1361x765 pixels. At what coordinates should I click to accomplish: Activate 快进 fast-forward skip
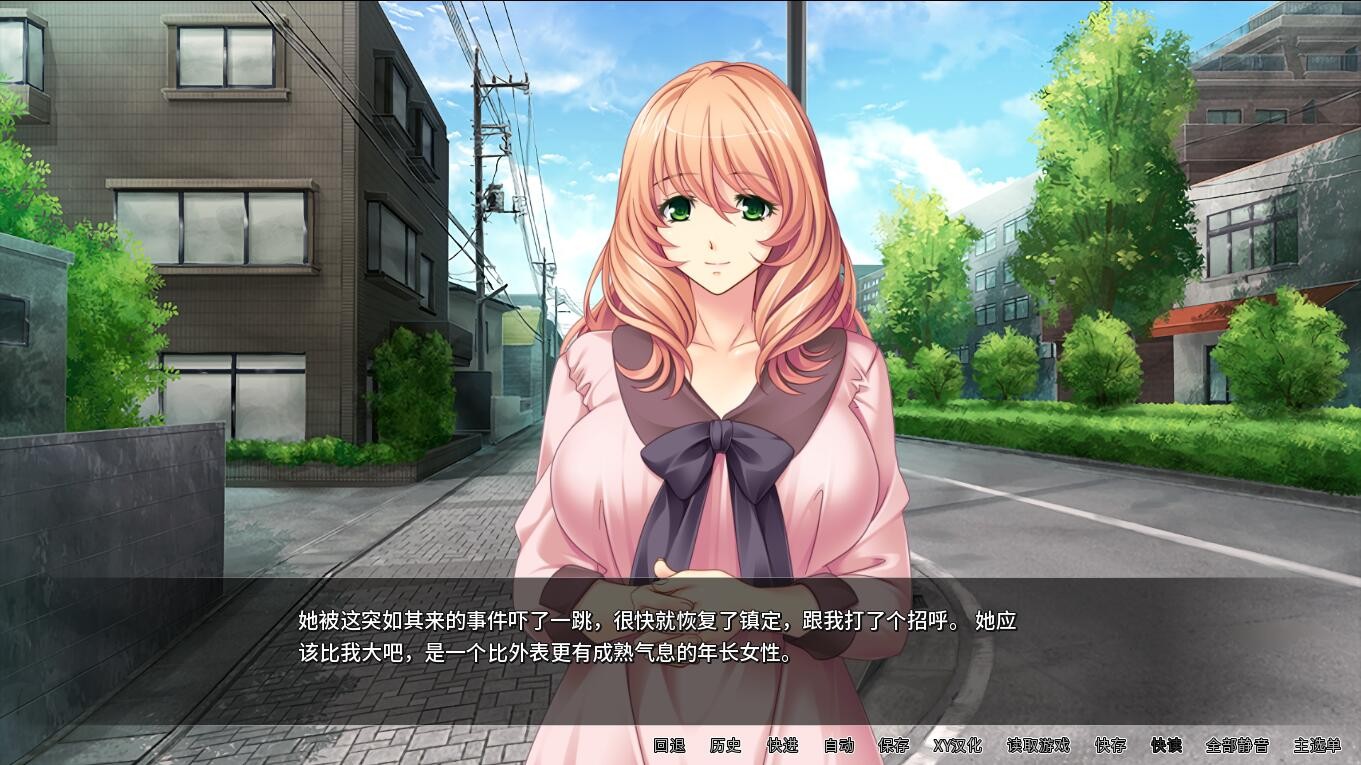click(x=782, y=745)
